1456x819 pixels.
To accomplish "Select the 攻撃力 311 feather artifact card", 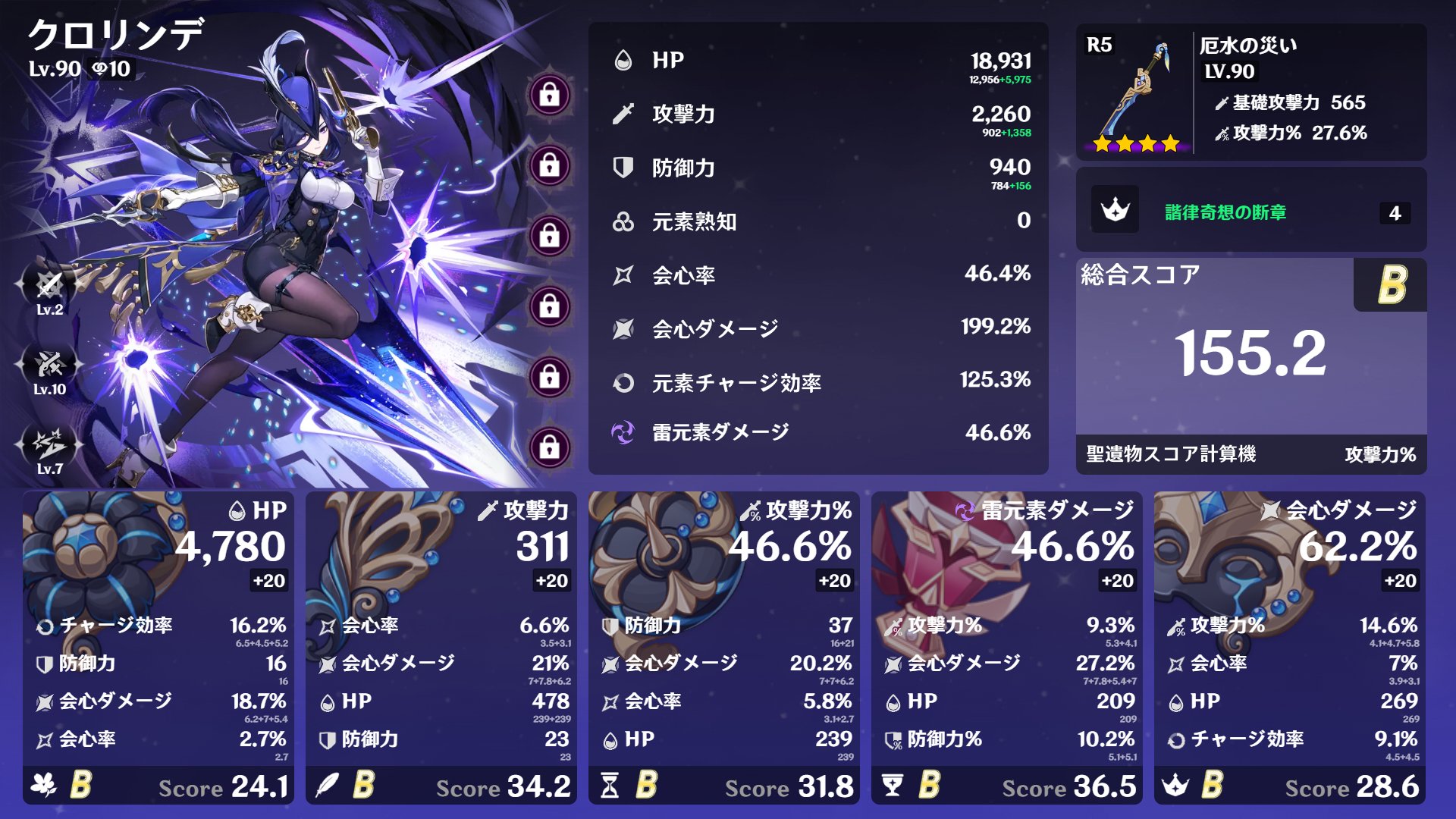I will point(441,648).
